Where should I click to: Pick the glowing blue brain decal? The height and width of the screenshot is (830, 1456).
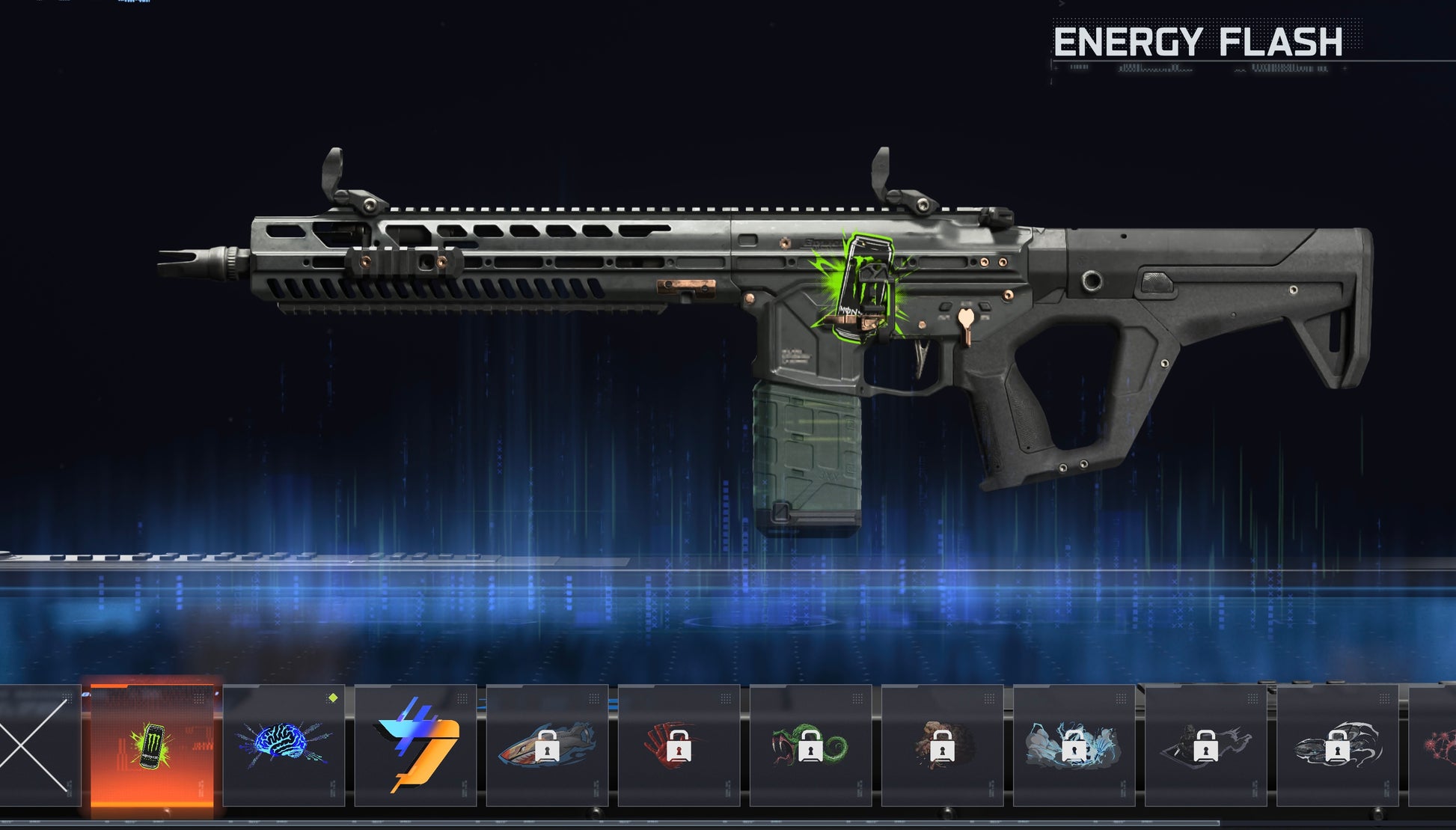click(x=284, y=745)
